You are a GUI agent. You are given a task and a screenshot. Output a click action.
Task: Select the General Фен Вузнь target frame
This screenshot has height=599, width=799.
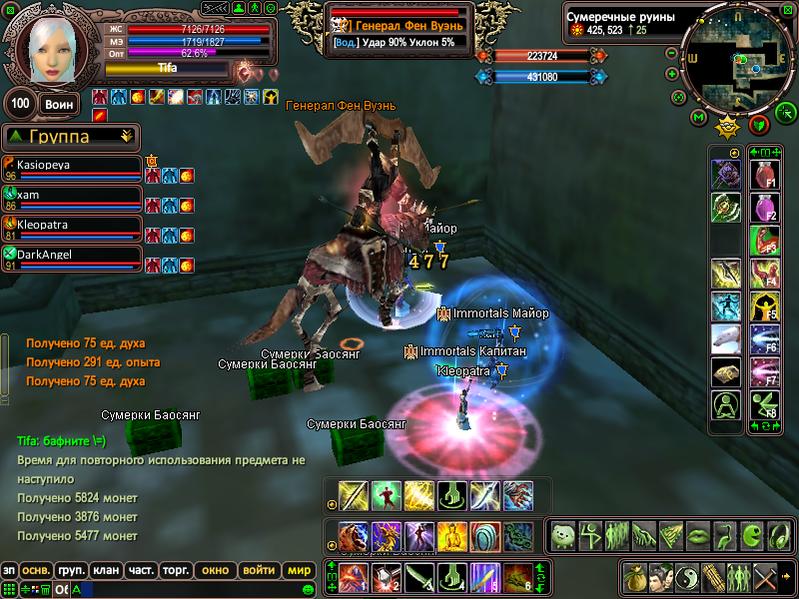coord(402,28)
